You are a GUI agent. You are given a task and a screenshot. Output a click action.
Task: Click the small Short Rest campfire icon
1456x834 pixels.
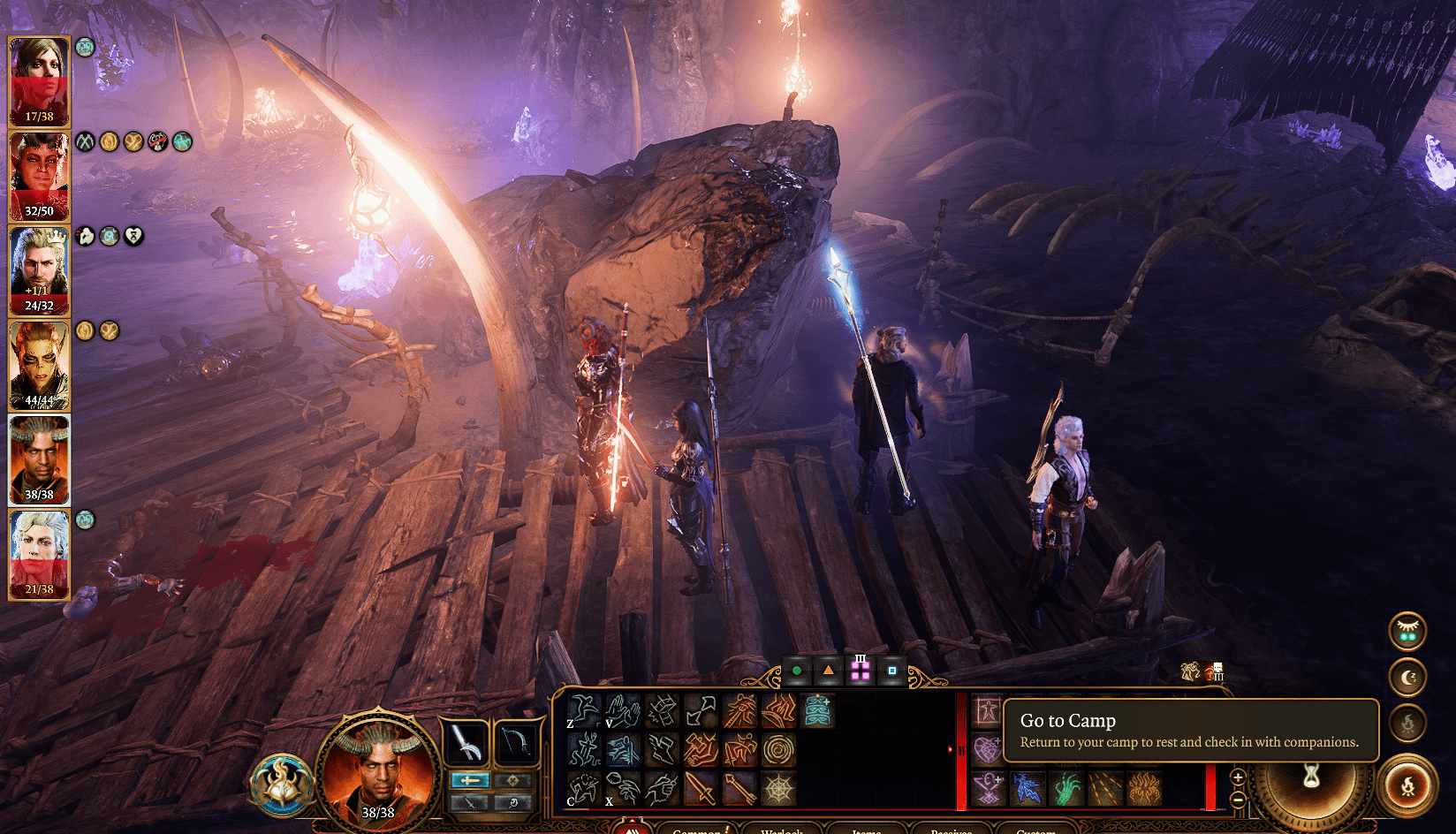click(1409, 723)
